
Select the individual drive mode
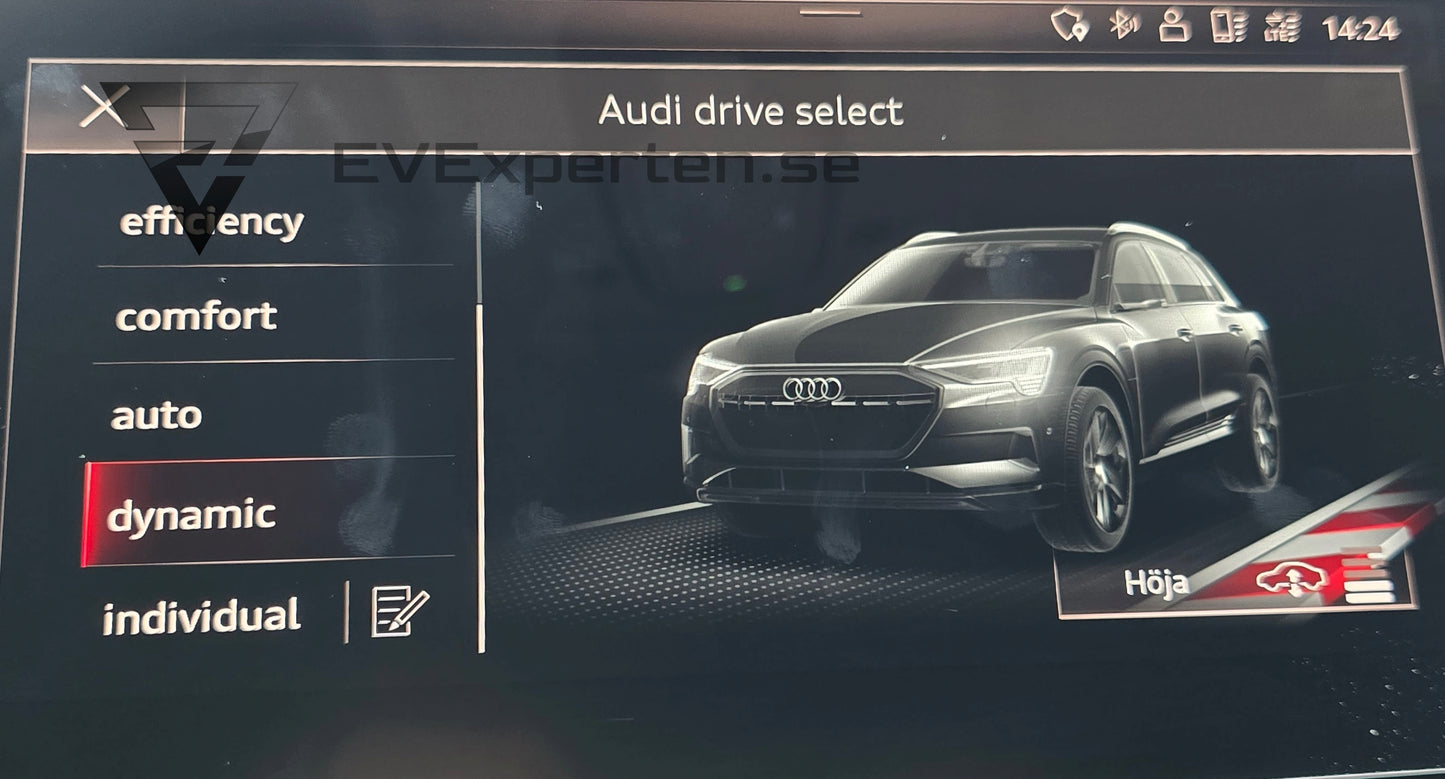(202, 616)
